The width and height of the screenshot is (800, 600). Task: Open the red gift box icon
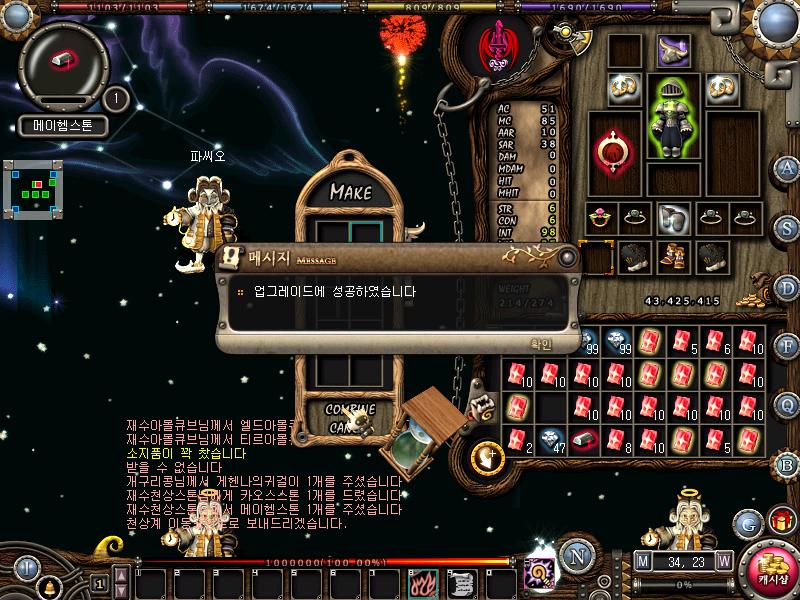(780, 521)
